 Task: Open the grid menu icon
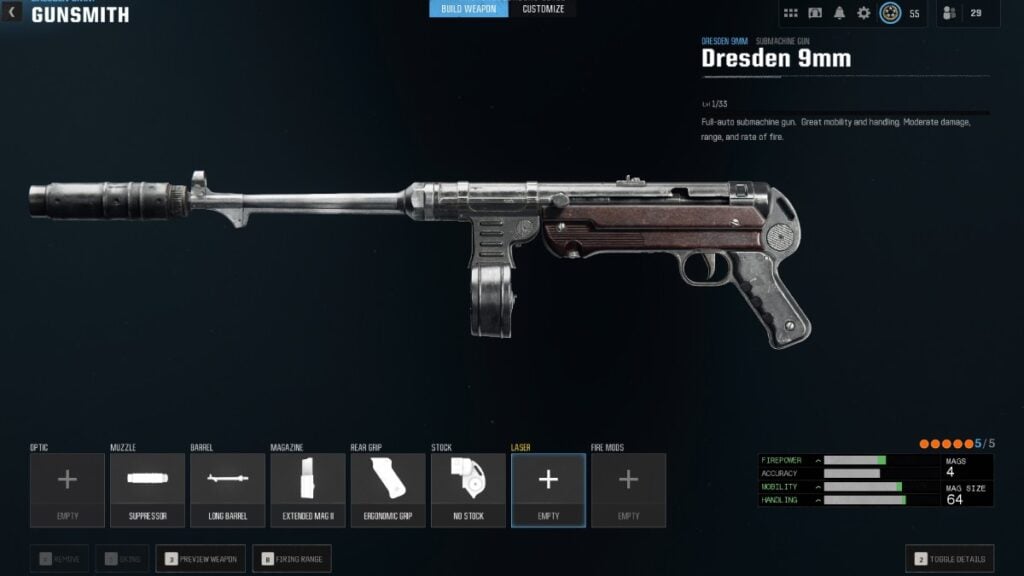point(791,13)
